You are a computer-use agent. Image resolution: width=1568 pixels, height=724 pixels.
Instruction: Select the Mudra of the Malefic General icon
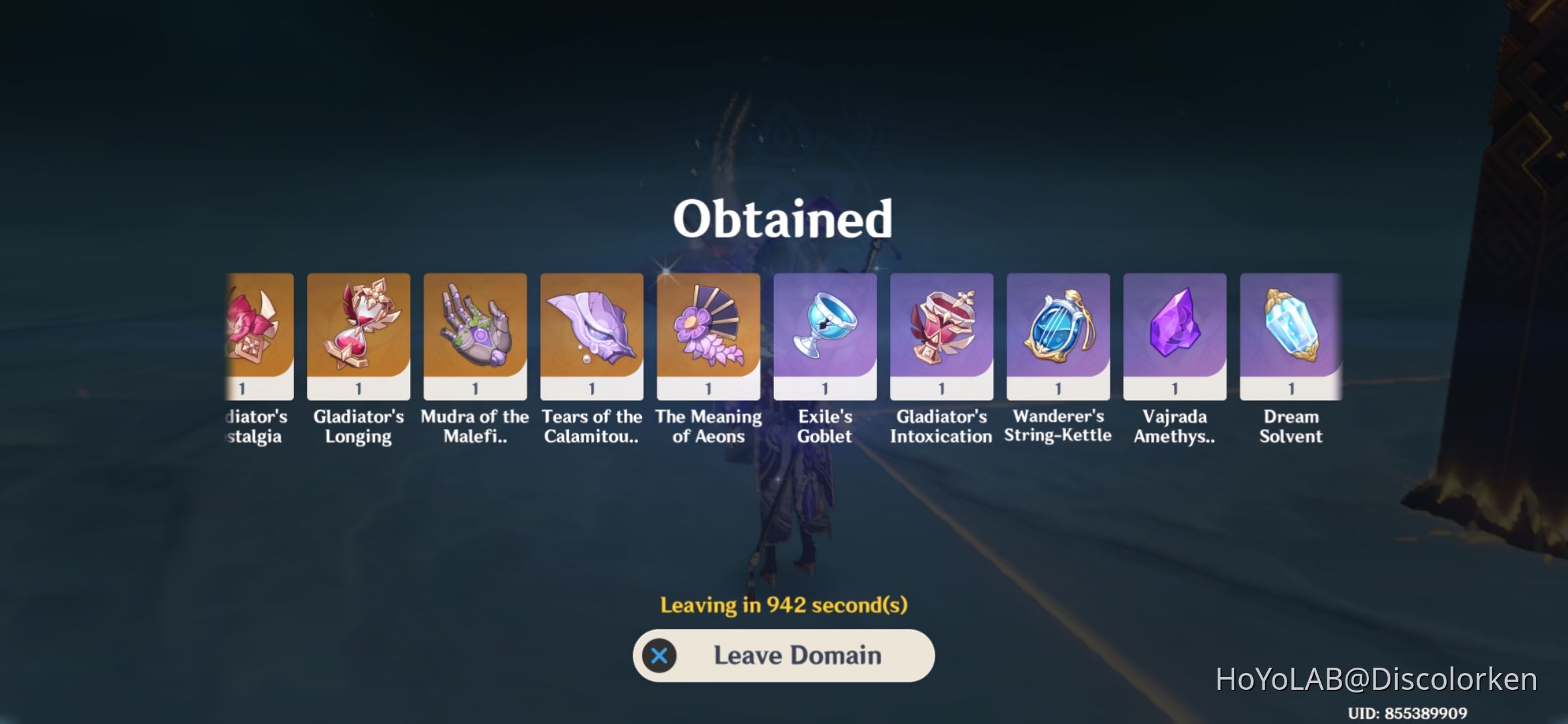tap(474, 328)
